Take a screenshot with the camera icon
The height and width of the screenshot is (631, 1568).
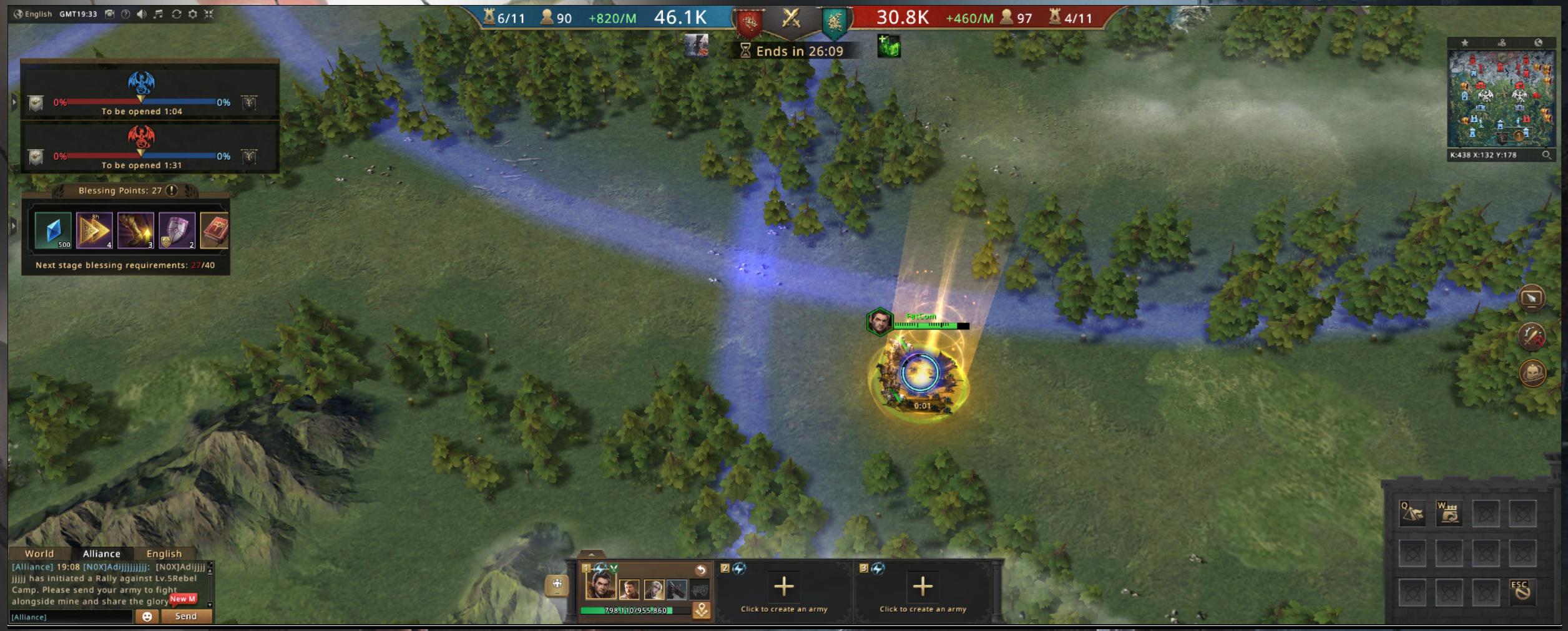click(x=109, y=14)
